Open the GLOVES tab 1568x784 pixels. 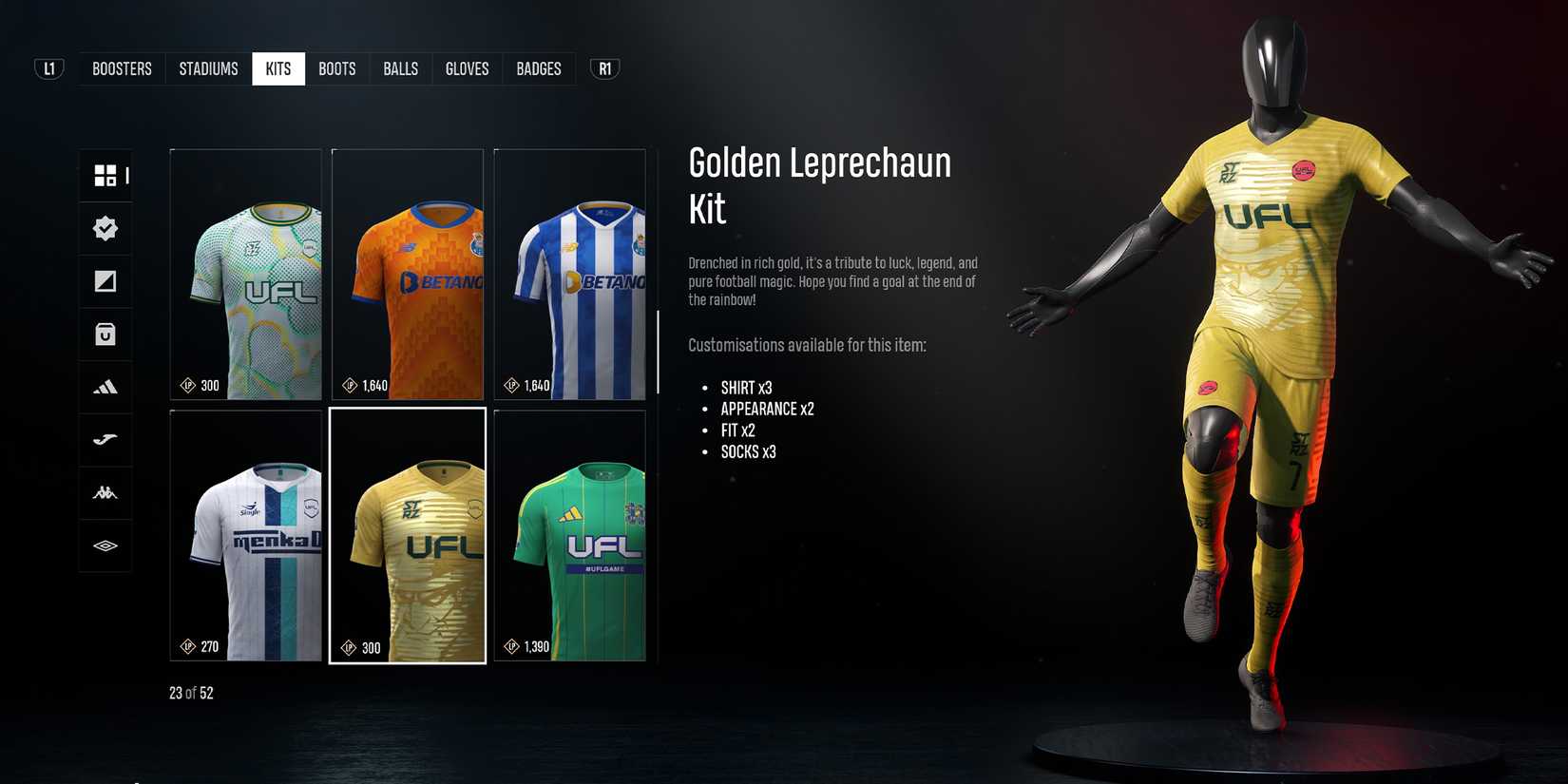click(x=467, y=67)
